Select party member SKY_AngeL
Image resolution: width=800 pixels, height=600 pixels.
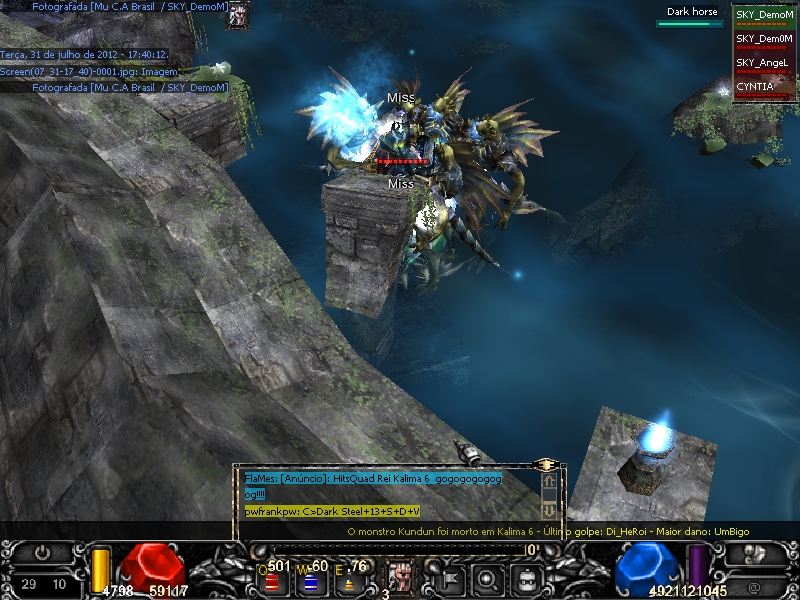coord(764,63)
